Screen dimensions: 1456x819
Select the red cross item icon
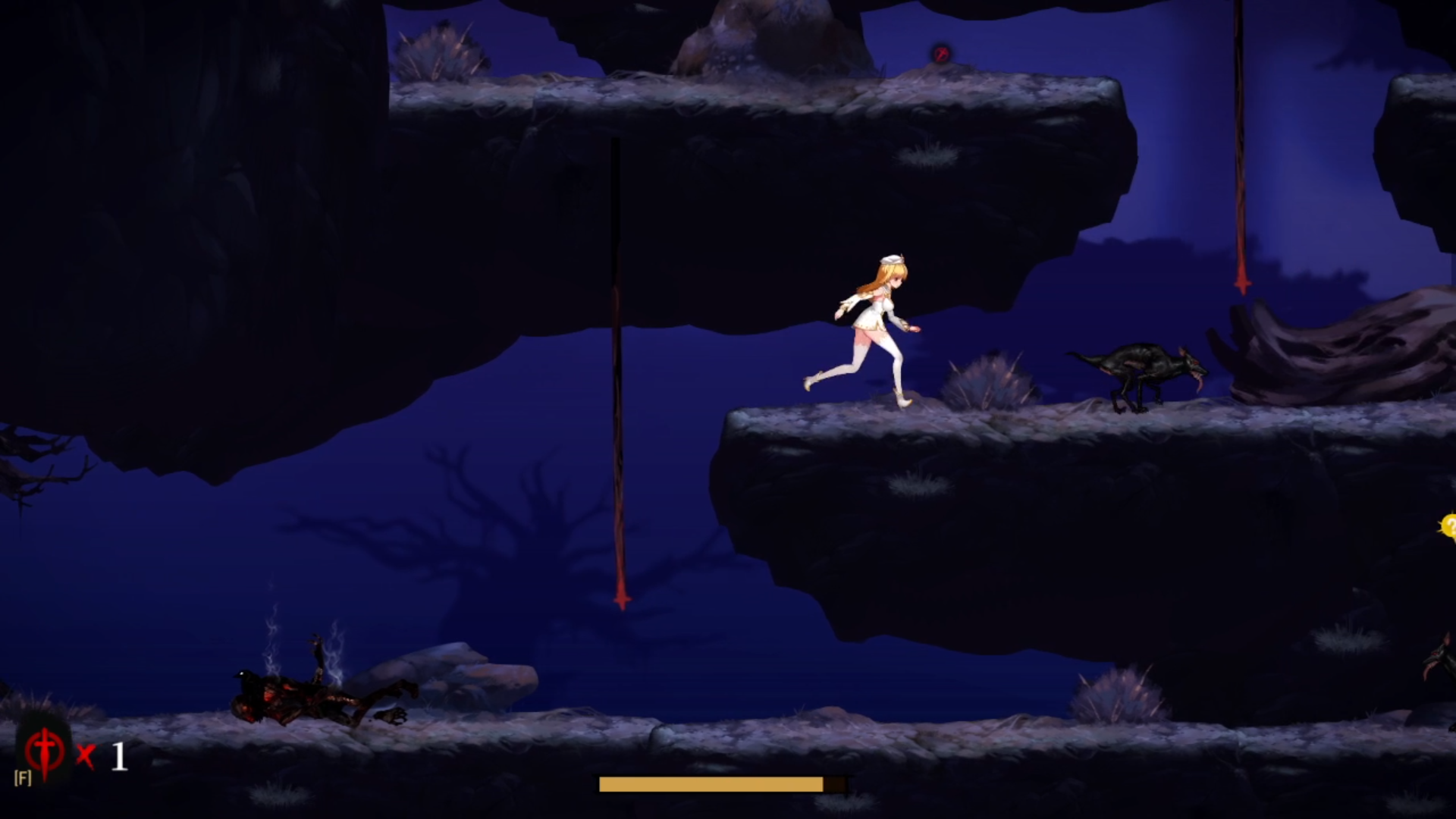click(45, 752)
